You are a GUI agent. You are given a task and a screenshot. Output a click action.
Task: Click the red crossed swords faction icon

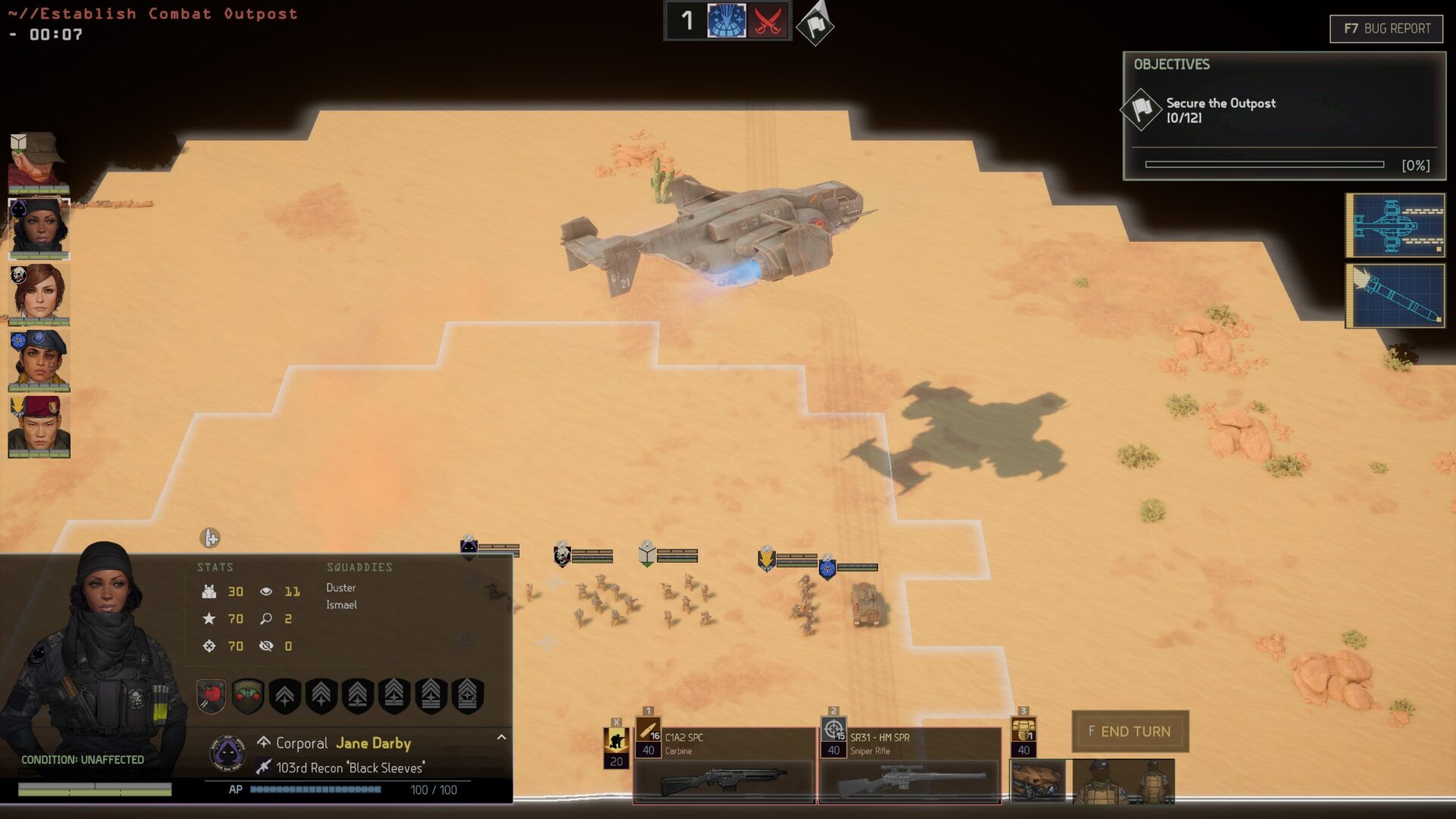tap(767, 21)
